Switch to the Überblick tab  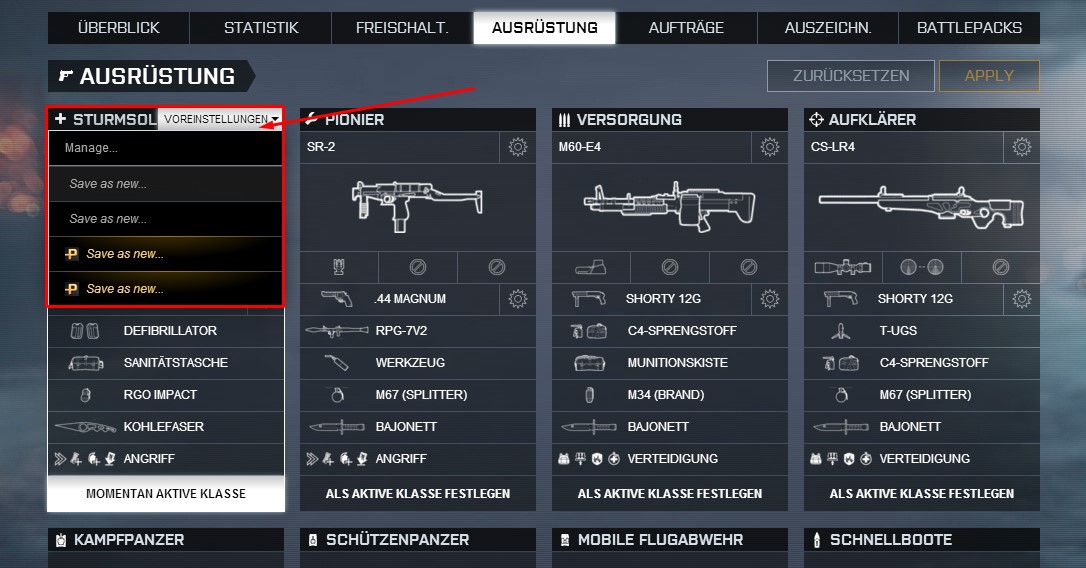[118, 28]
